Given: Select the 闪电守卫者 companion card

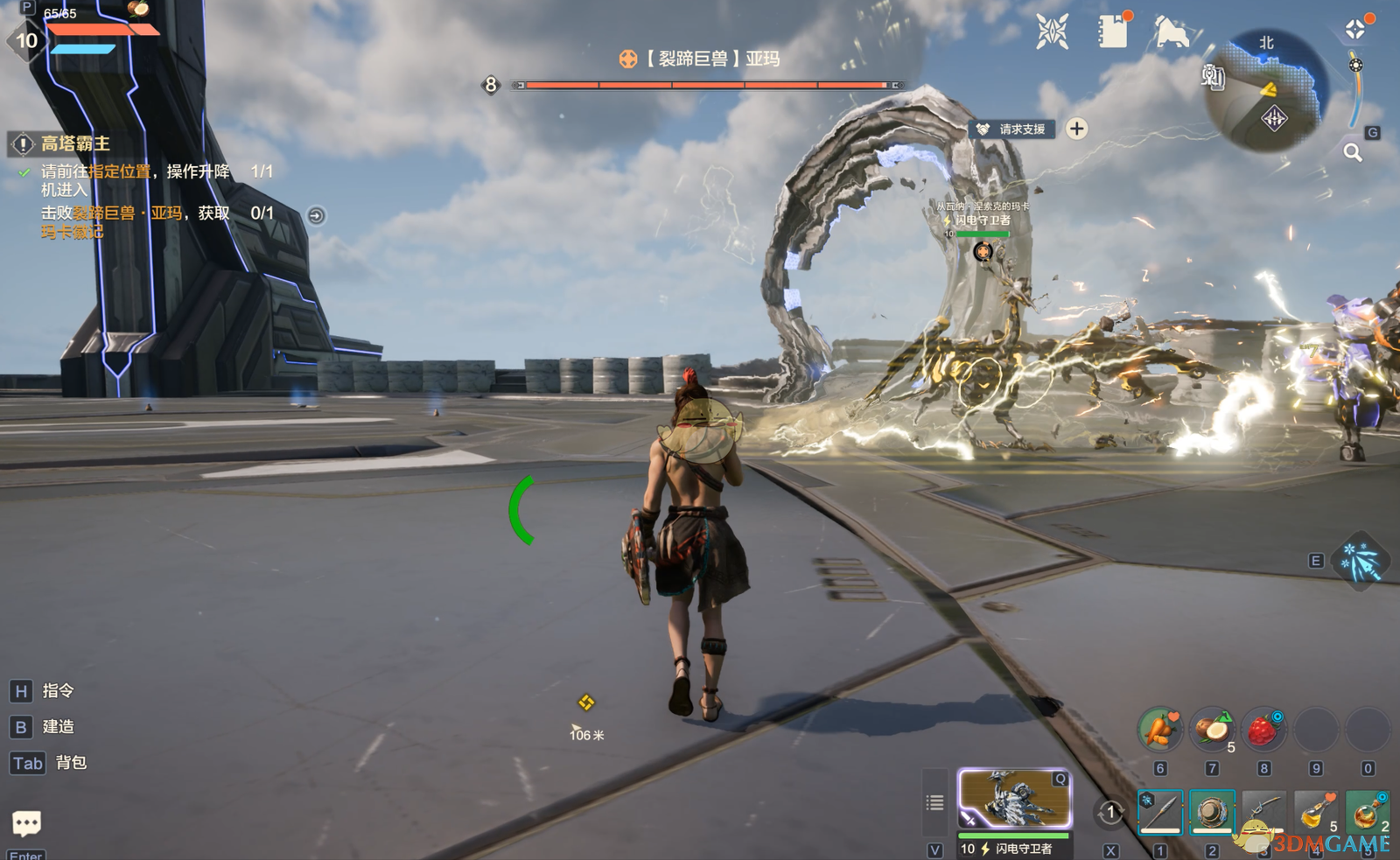Looking at the screenshot, I should click(x=1014, y=799).
